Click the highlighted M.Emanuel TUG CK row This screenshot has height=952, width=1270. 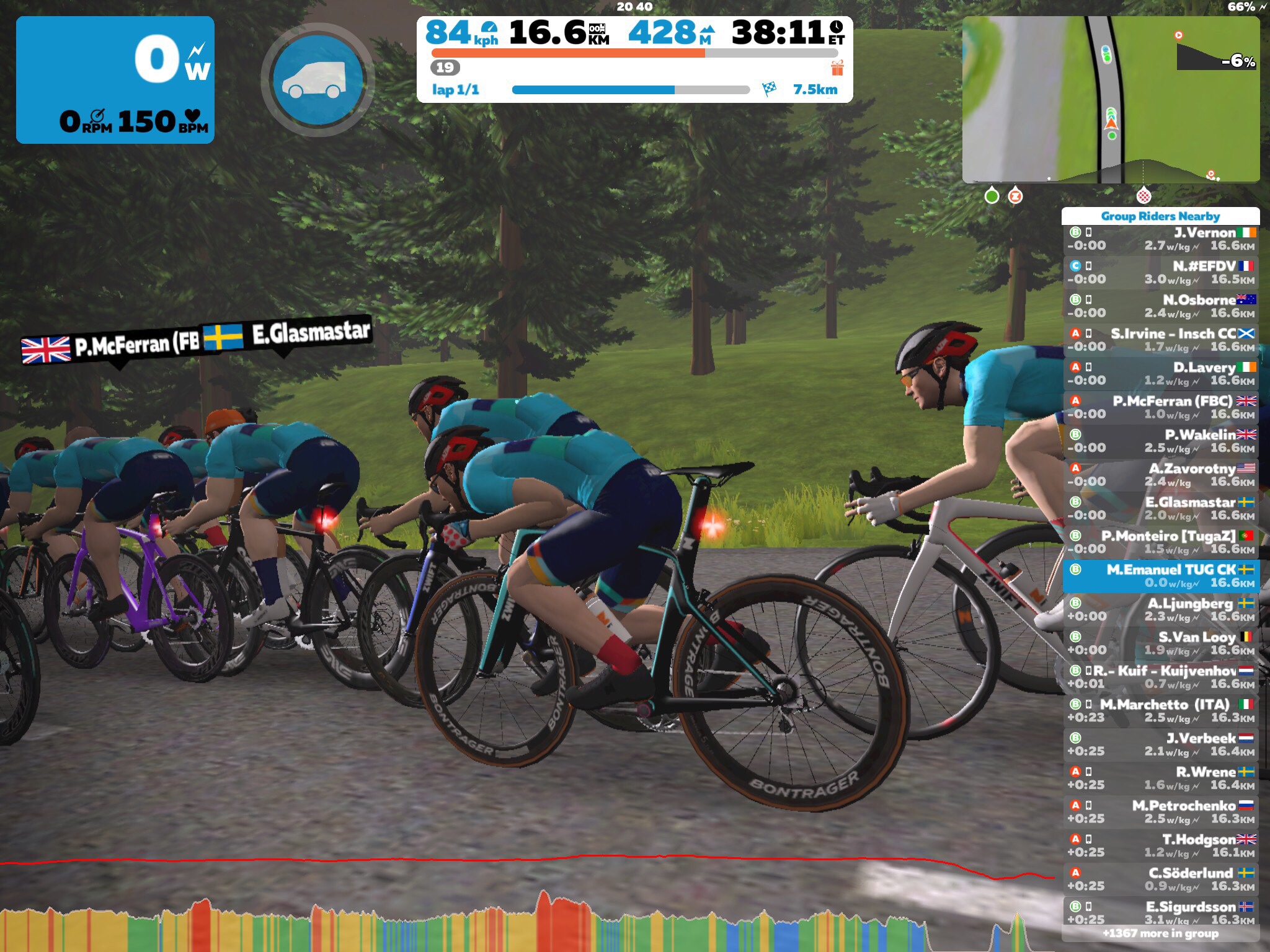point(1160,576)
